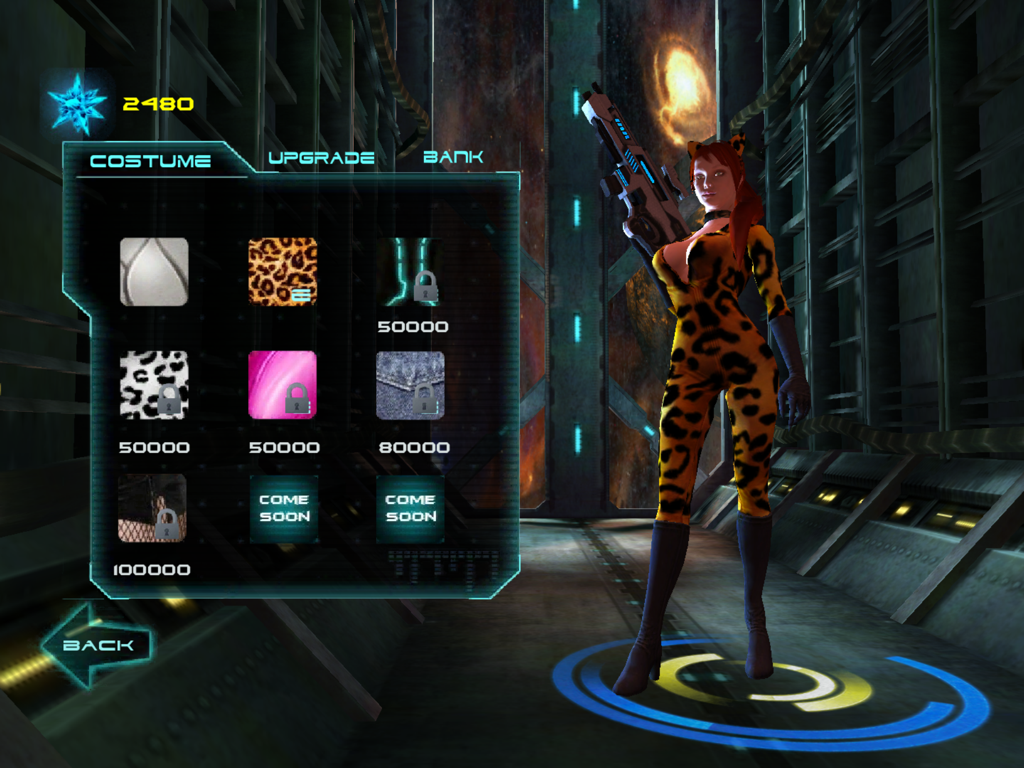This screenshot has height=768, width=1024.
Task: Choose the orange leopard print costume
Action: tap(283, 271)
